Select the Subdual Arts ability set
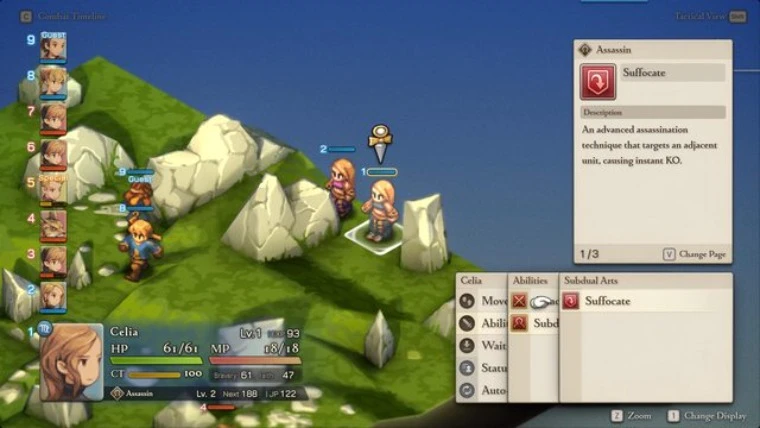This screenshot has width=760, height=428. tap(533, 323)
